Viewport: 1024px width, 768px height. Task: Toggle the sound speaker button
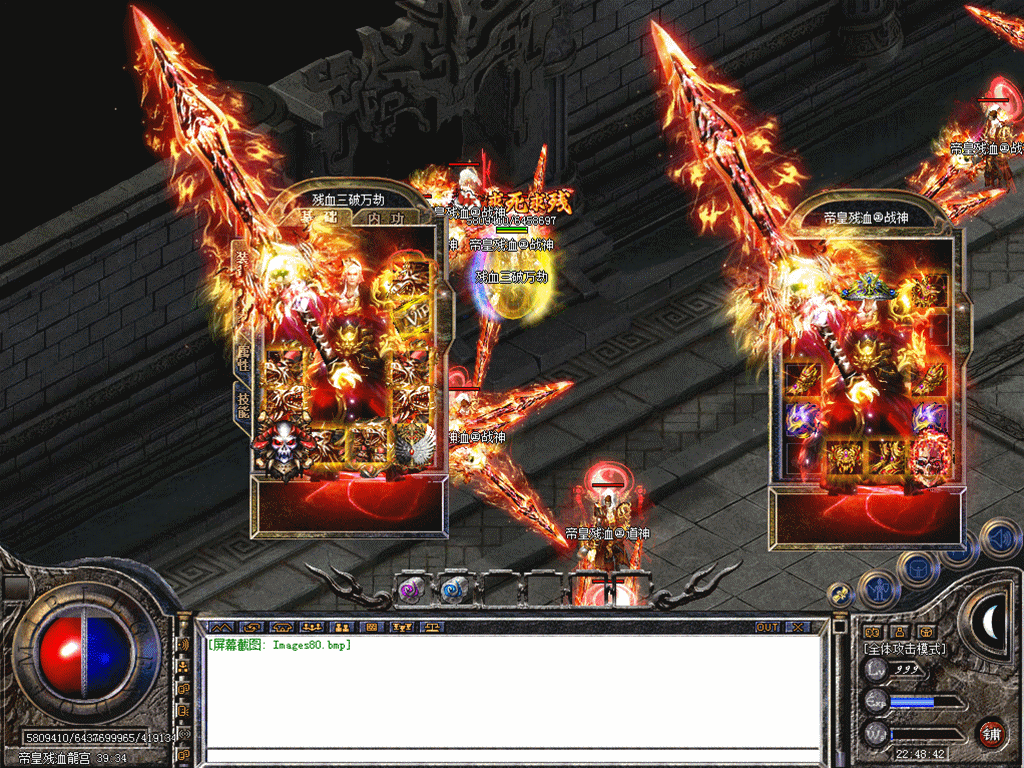pos(1000,539)
